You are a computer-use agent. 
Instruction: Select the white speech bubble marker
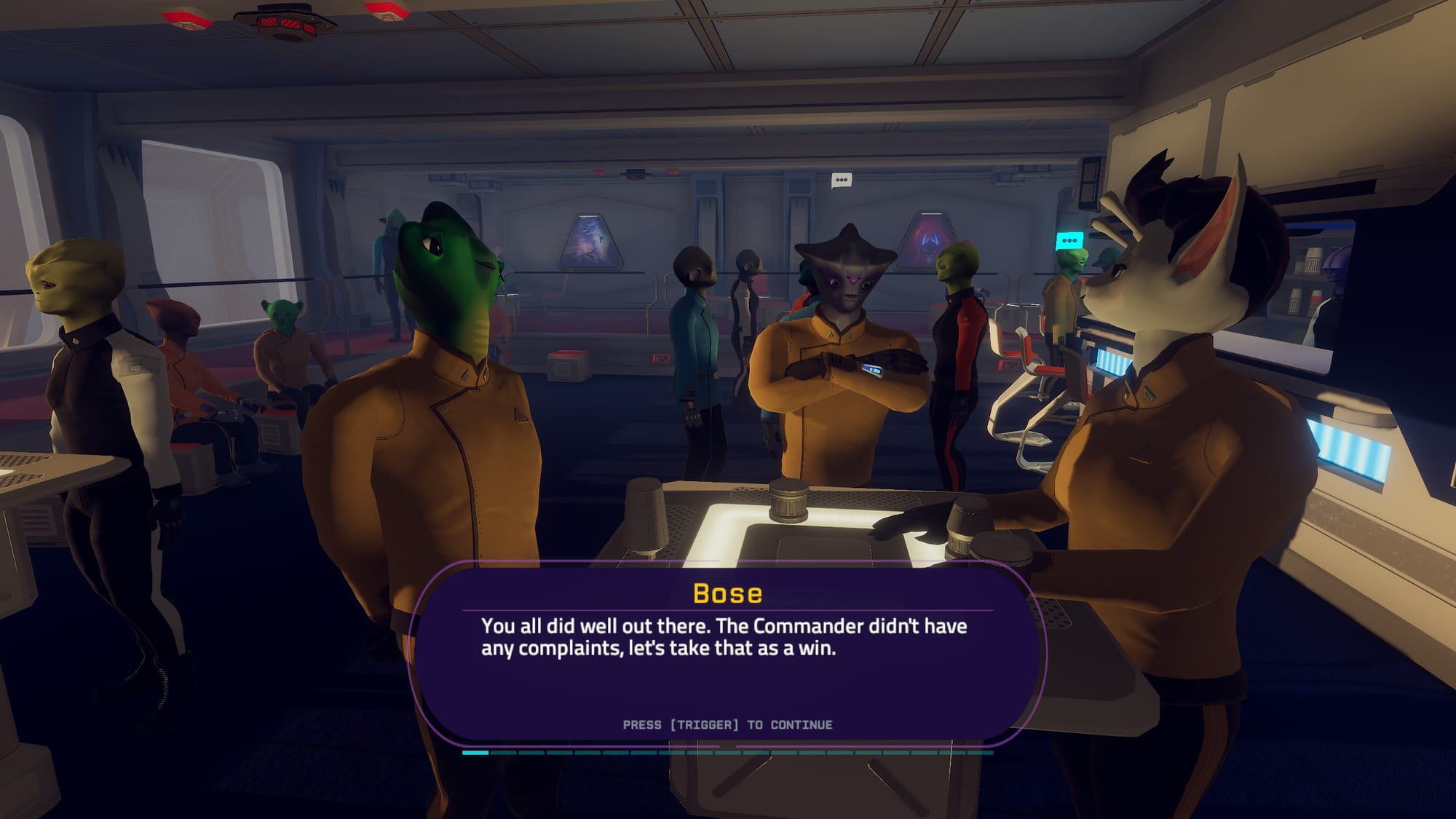[x=841, y=180]
